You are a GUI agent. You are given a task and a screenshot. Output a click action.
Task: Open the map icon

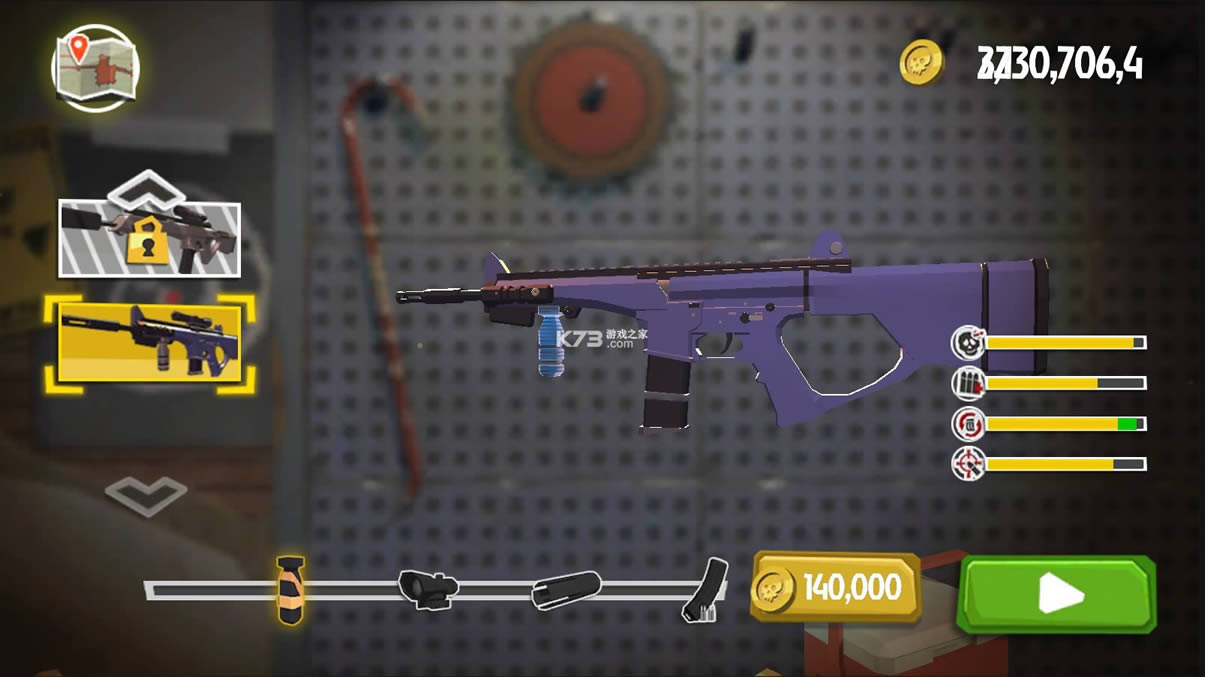[x=95, y=68]
